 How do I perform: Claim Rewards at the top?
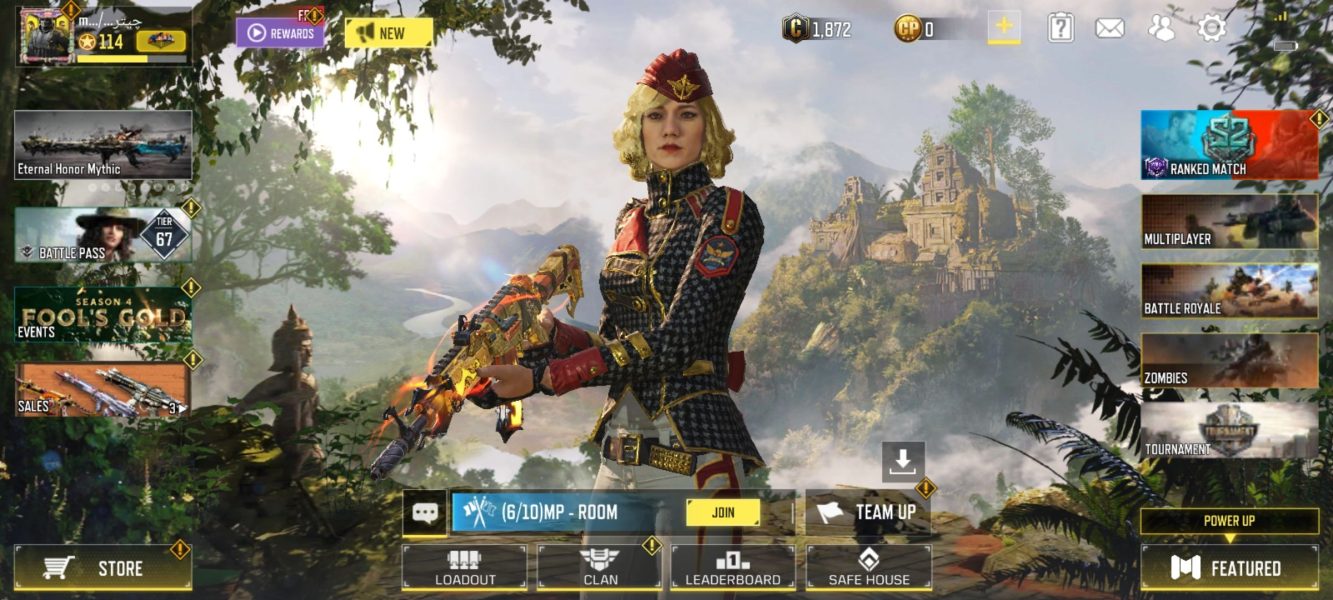280,33
